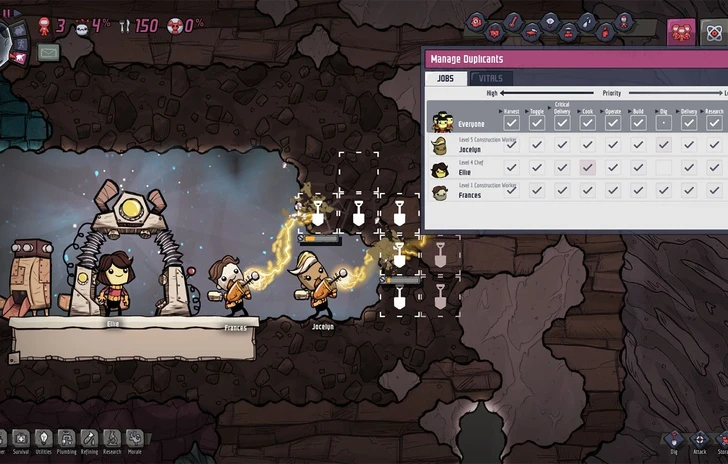Image resolution: width=728 pixels, height=464 pixels.
Task: Open the Manage Duplicants button with red figures
Action: (x=681, y=32)
